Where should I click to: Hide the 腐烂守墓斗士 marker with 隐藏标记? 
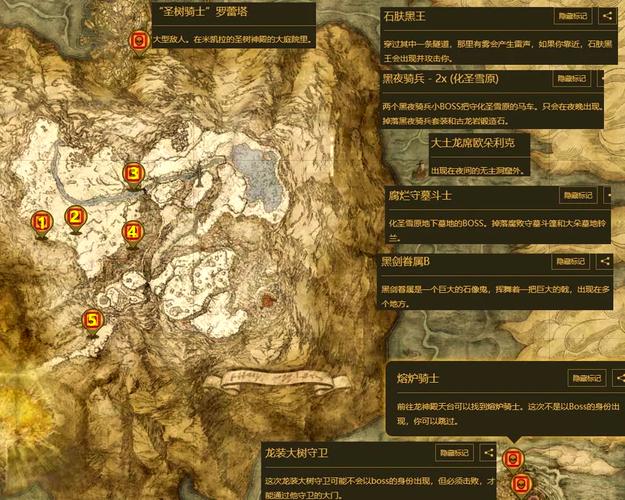point(571,196)
